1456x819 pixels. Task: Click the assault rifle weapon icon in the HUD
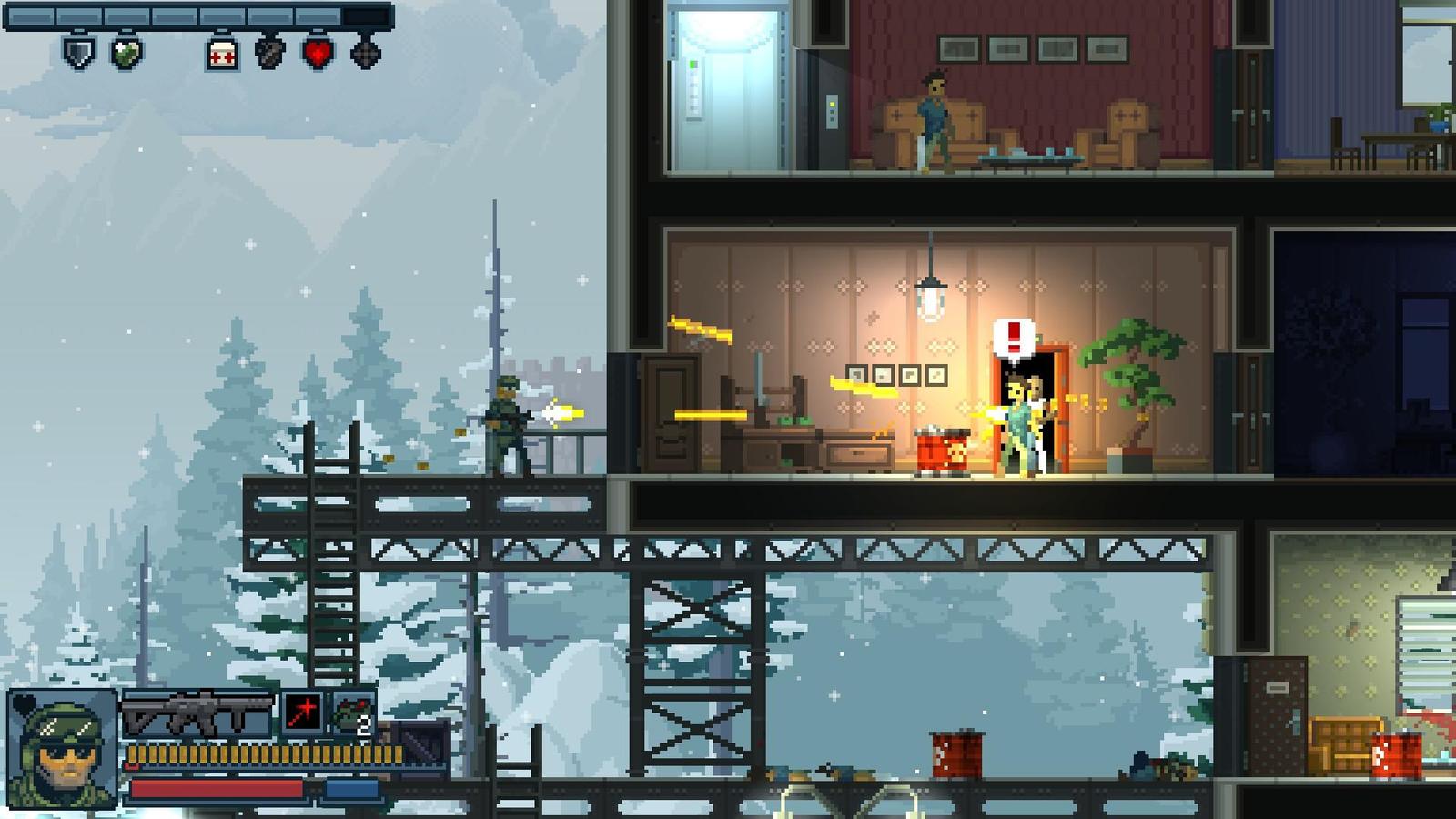197,712
